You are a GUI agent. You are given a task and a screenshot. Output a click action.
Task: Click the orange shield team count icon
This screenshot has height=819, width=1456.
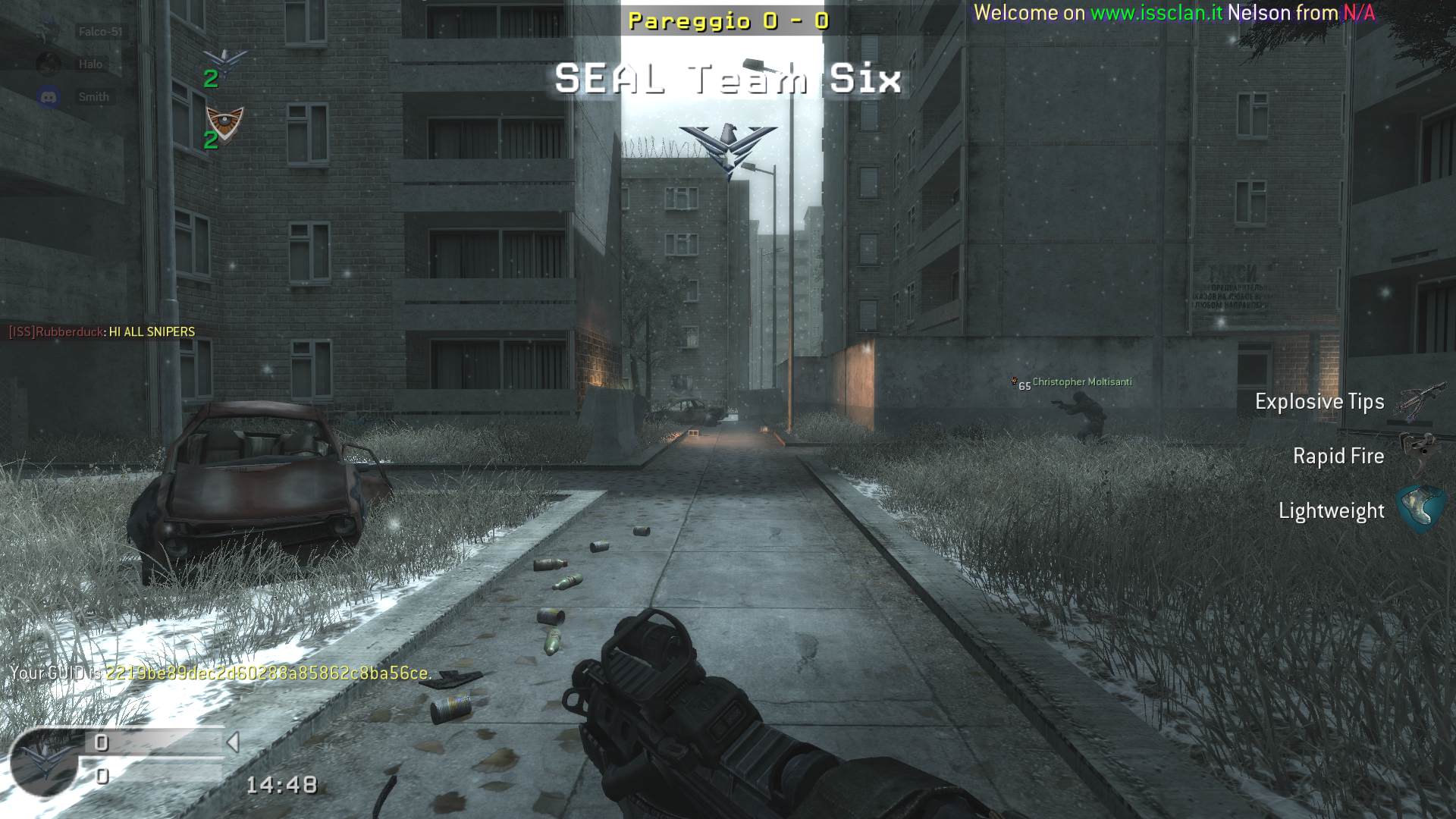click(x=225, y=121)
